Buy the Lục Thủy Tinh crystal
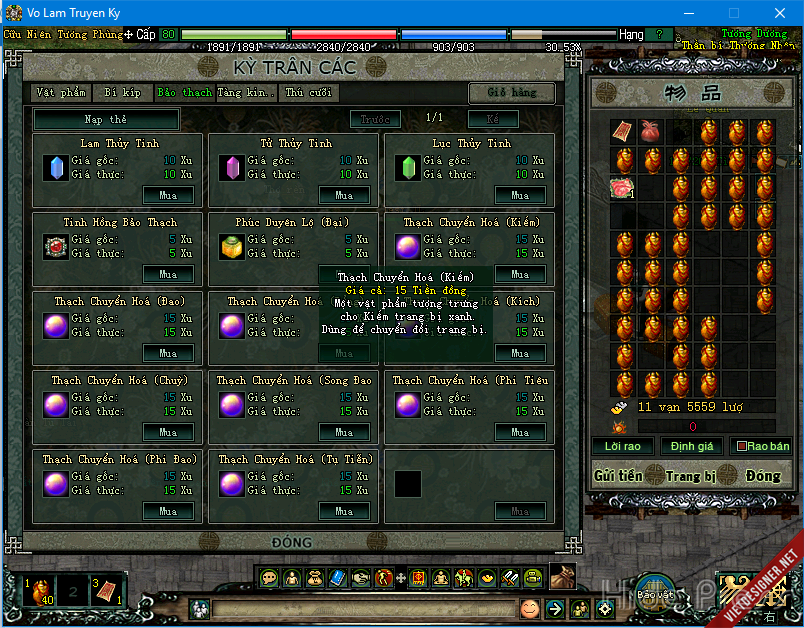The height and width of the screenshot is (628, 804). pyautogui.click(x=520, y=195)
